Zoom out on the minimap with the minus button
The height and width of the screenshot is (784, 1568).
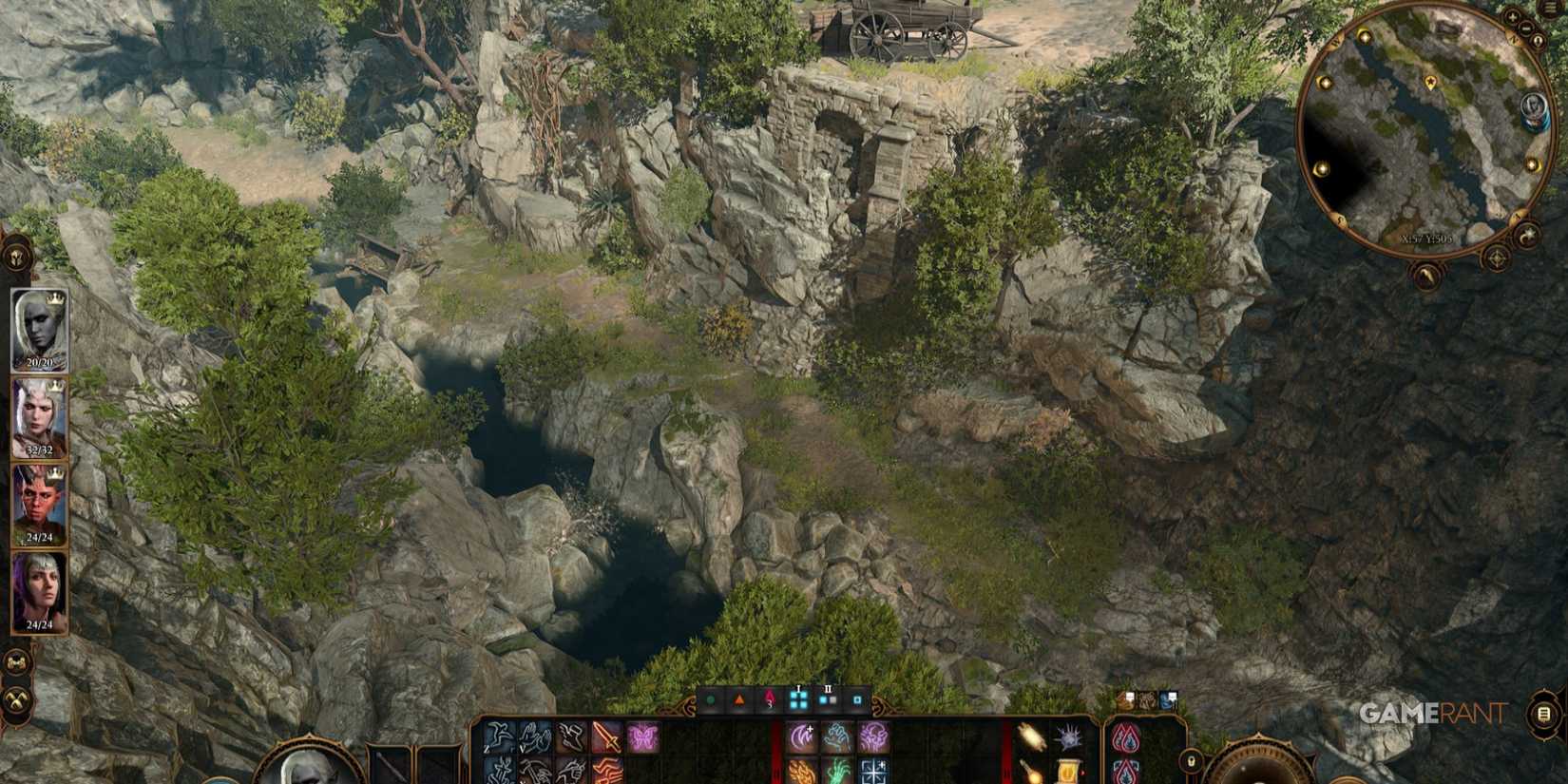[1525, 29]
